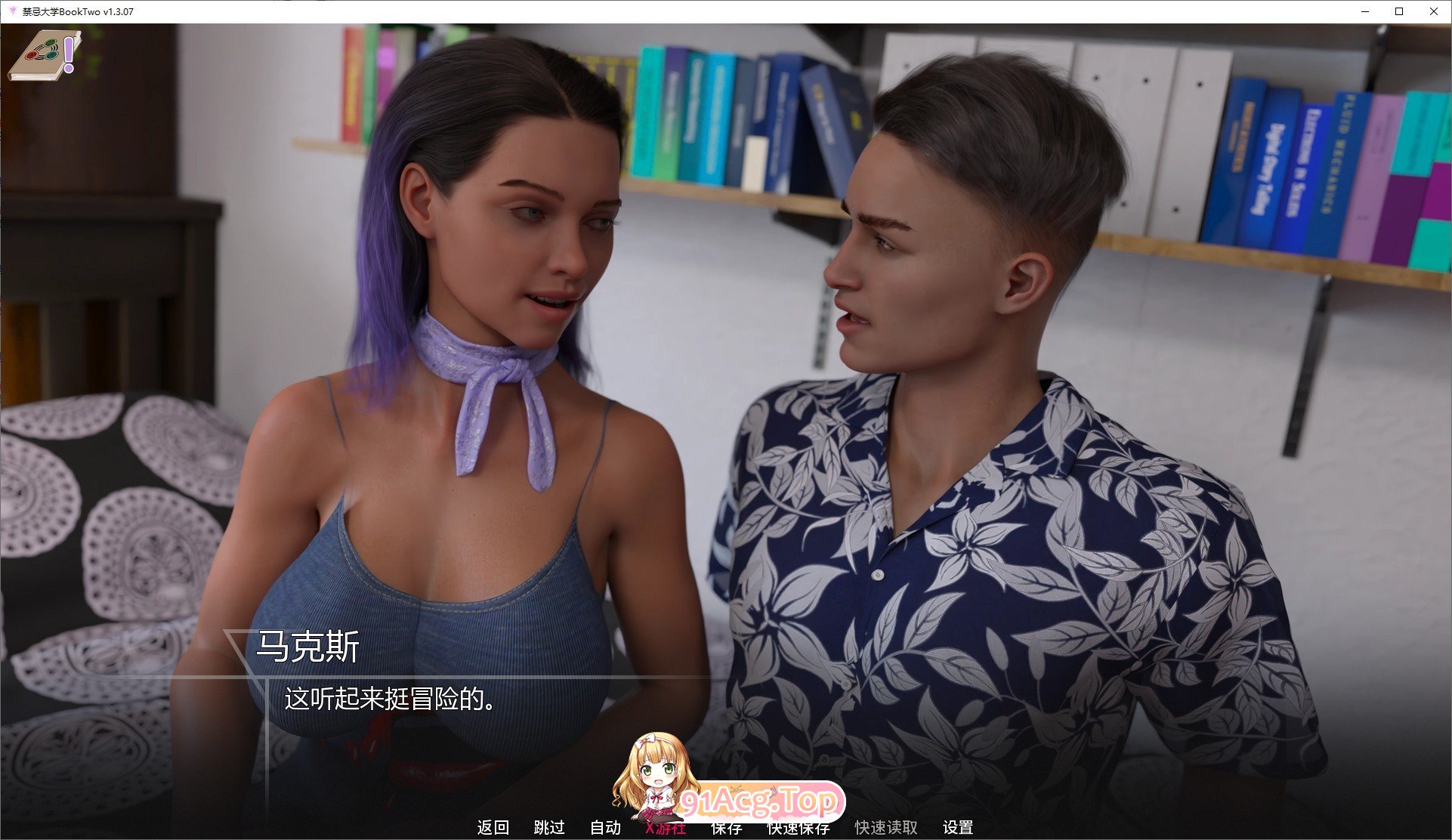Quick load a save using 快速读取

[885, 828]
